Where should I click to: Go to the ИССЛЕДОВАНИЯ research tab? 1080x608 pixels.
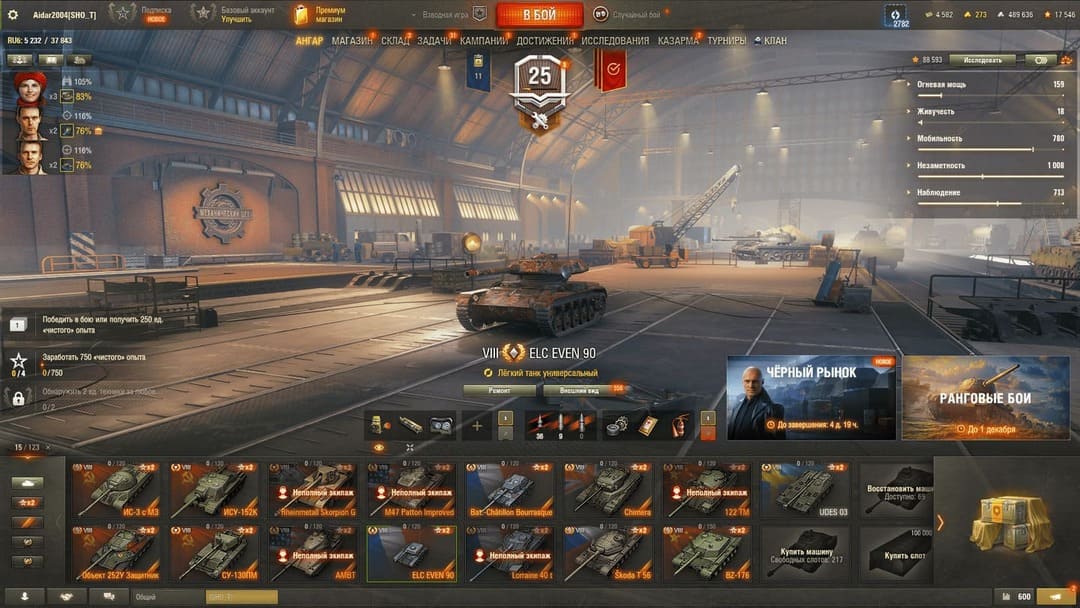[x=615, y=41]
